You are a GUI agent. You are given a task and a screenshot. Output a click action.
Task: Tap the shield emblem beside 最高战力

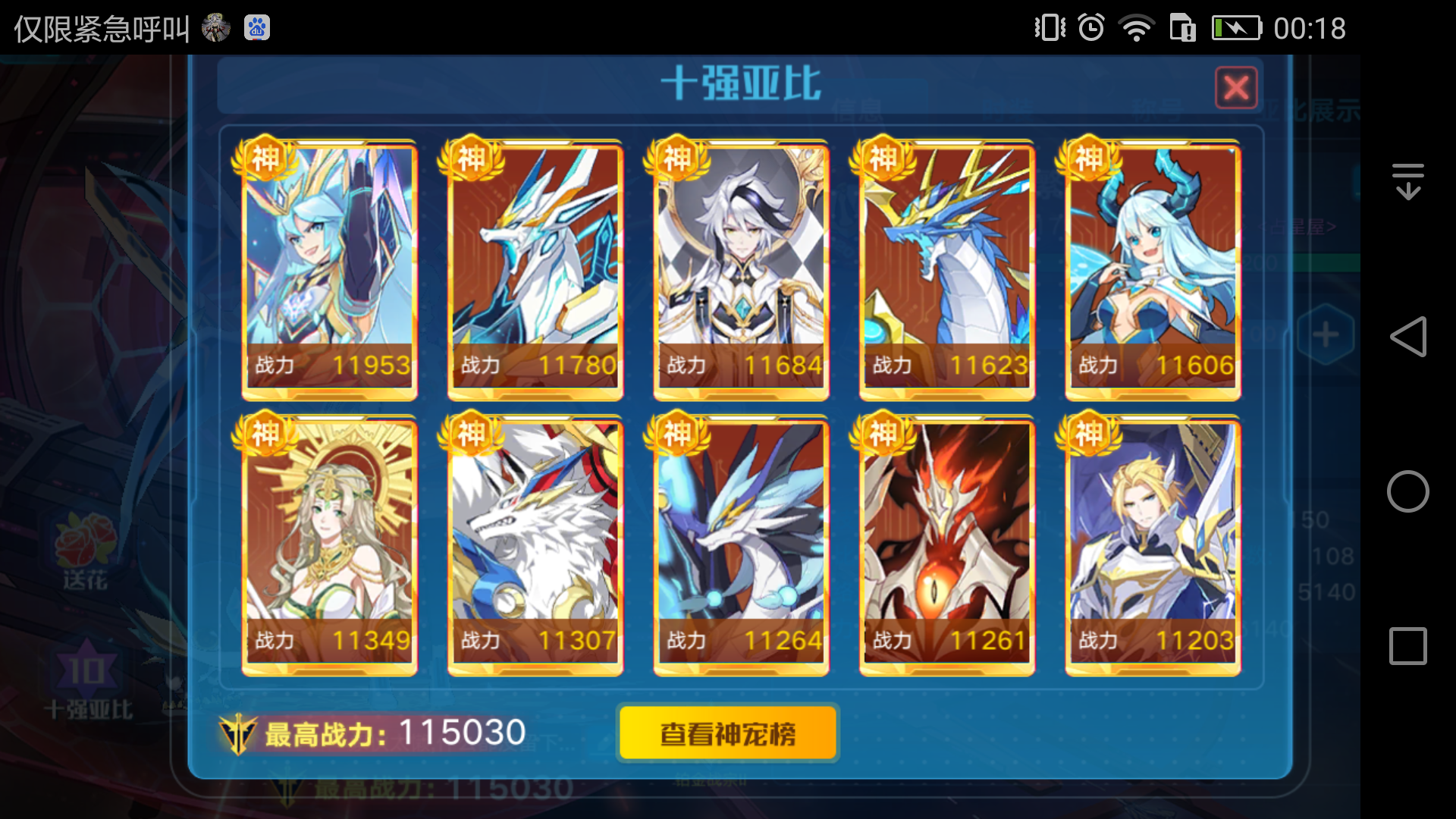[x=239, y=733]
